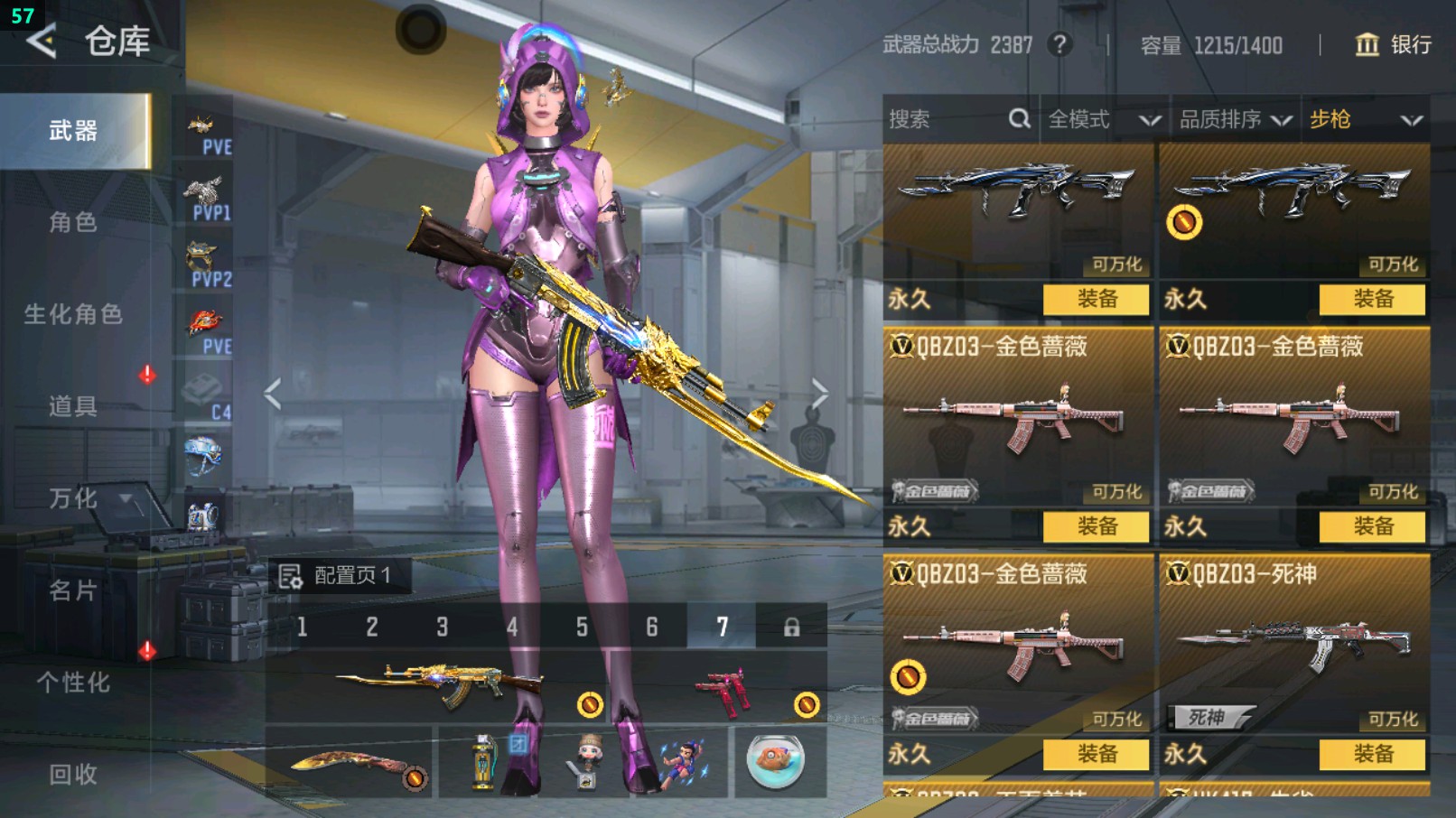Image resolution: width=1456 pixels, height=818 pixels.
Task: Open the 银行 bank
Action: tap(1394, 44)
